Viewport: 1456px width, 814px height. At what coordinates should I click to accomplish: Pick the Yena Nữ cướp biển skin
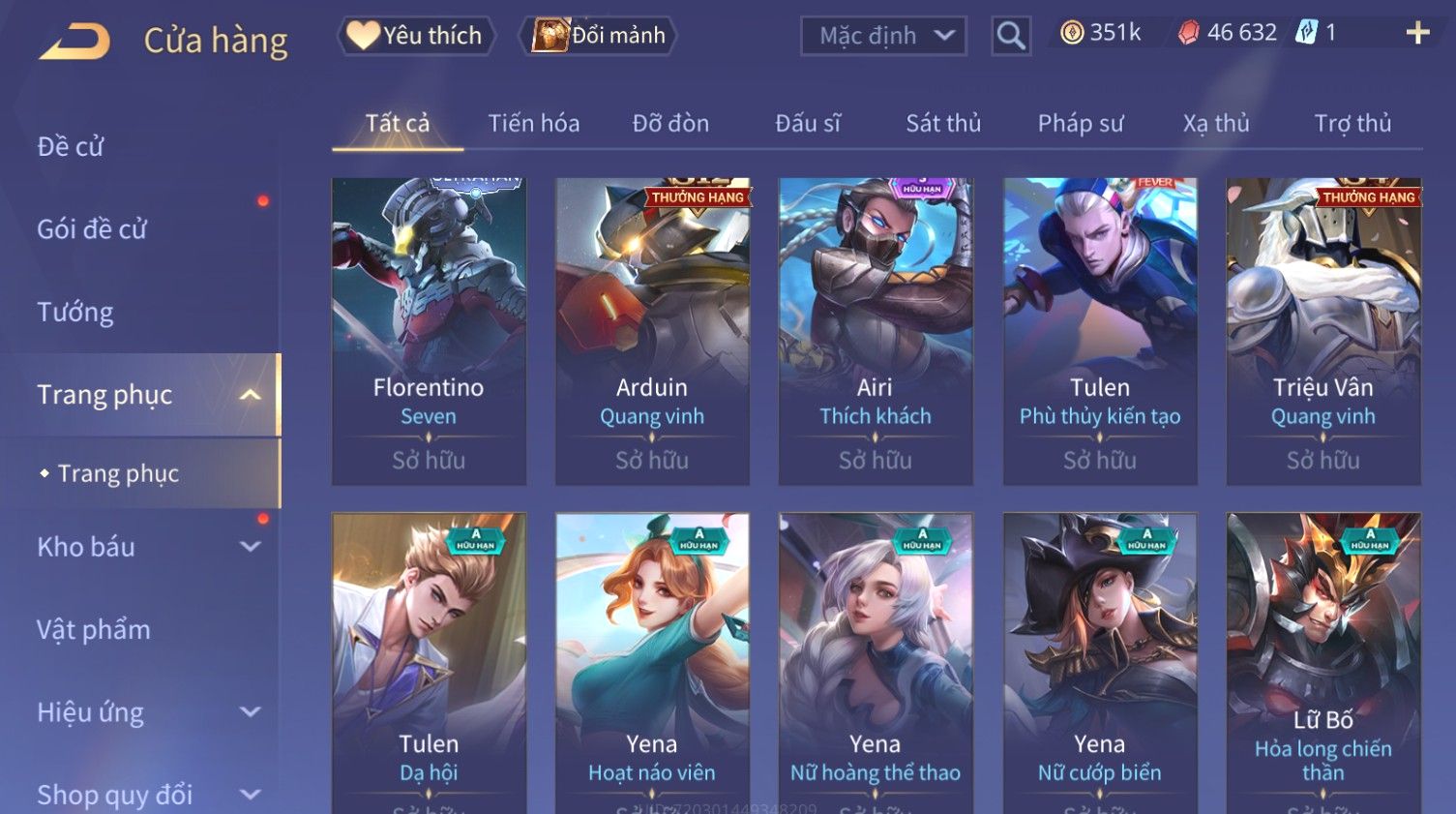click(x=1100, y=658)
